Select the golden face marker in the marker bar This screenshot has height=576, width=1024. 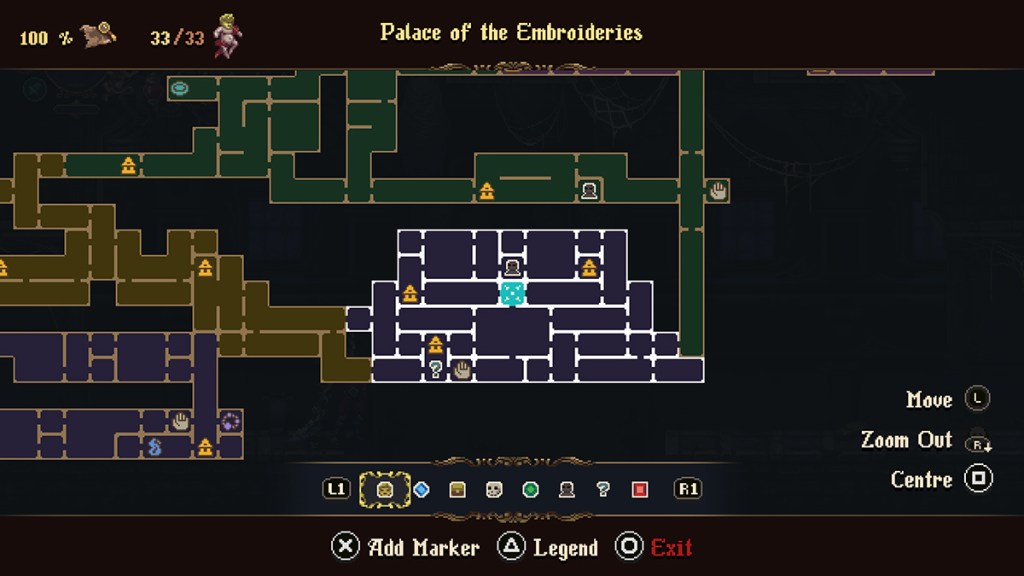coord(384,489)
